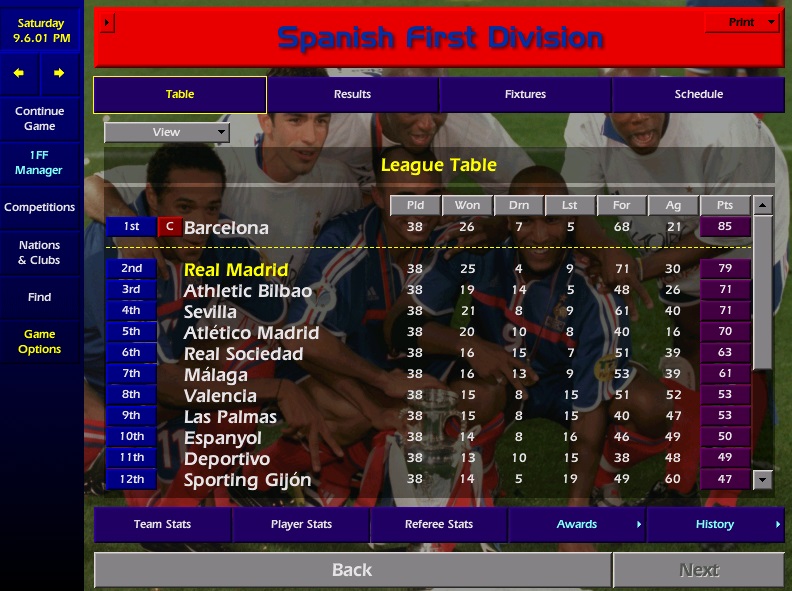
Task: Open Game Options
Action: (x=40, y=342)
